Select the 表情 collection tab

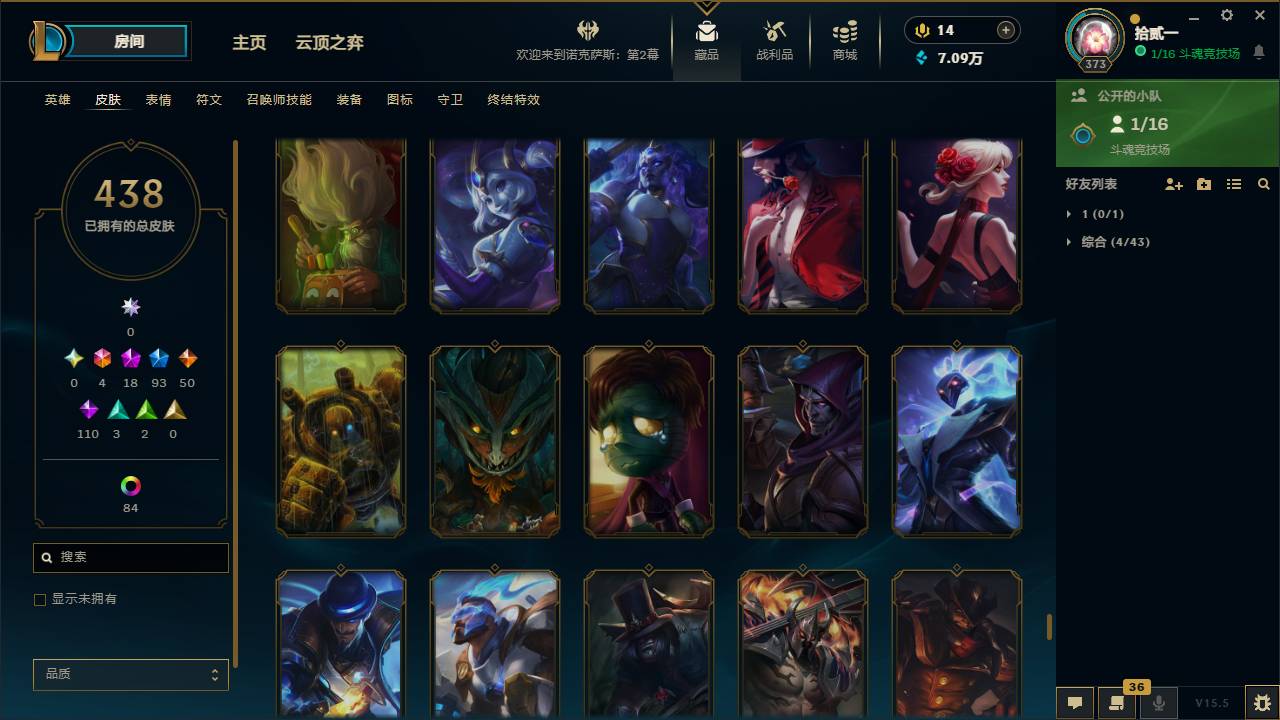pyautogui.click(x=157, y=100)
